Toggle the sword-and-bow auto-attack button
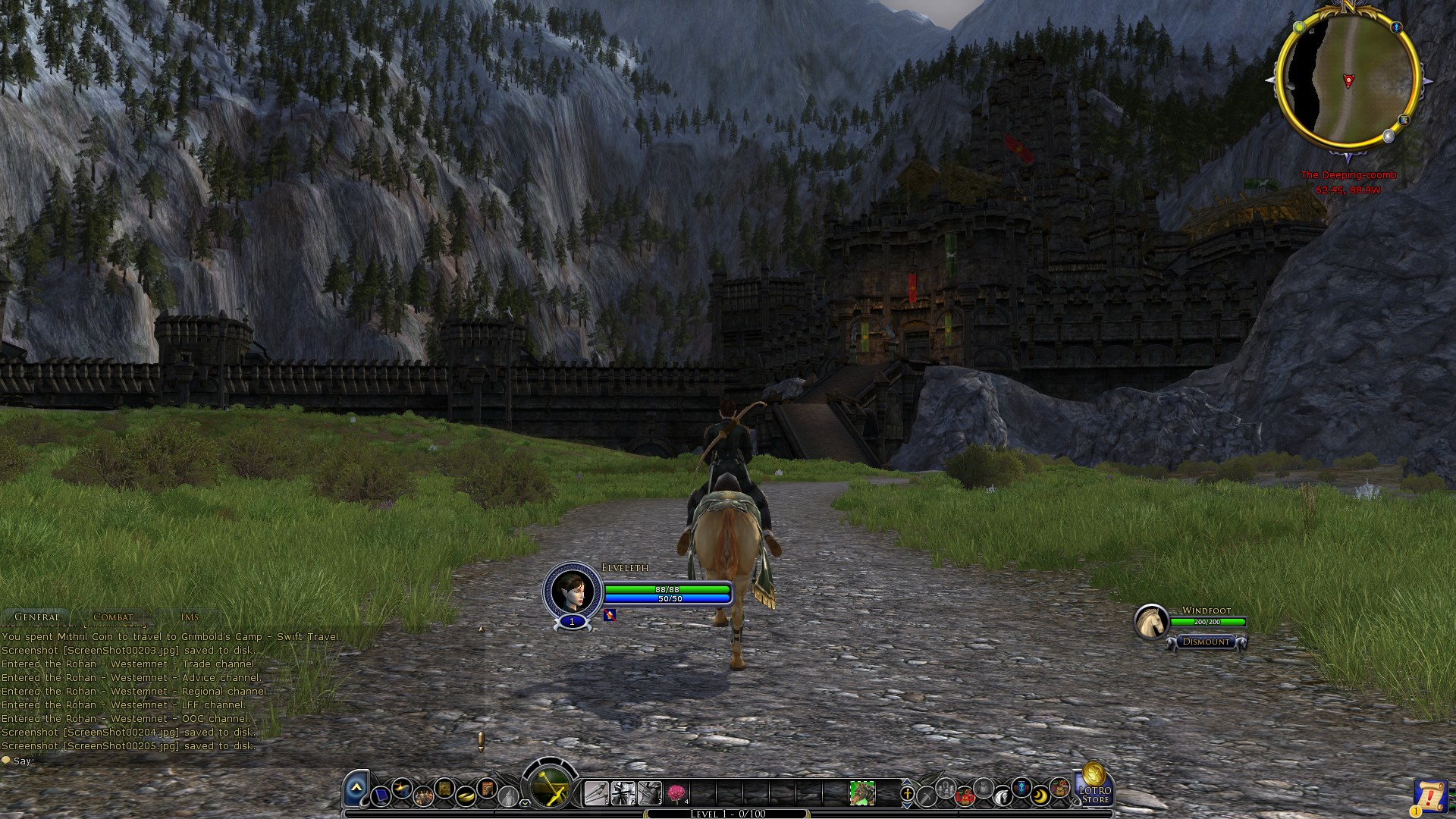 point(551,787)
